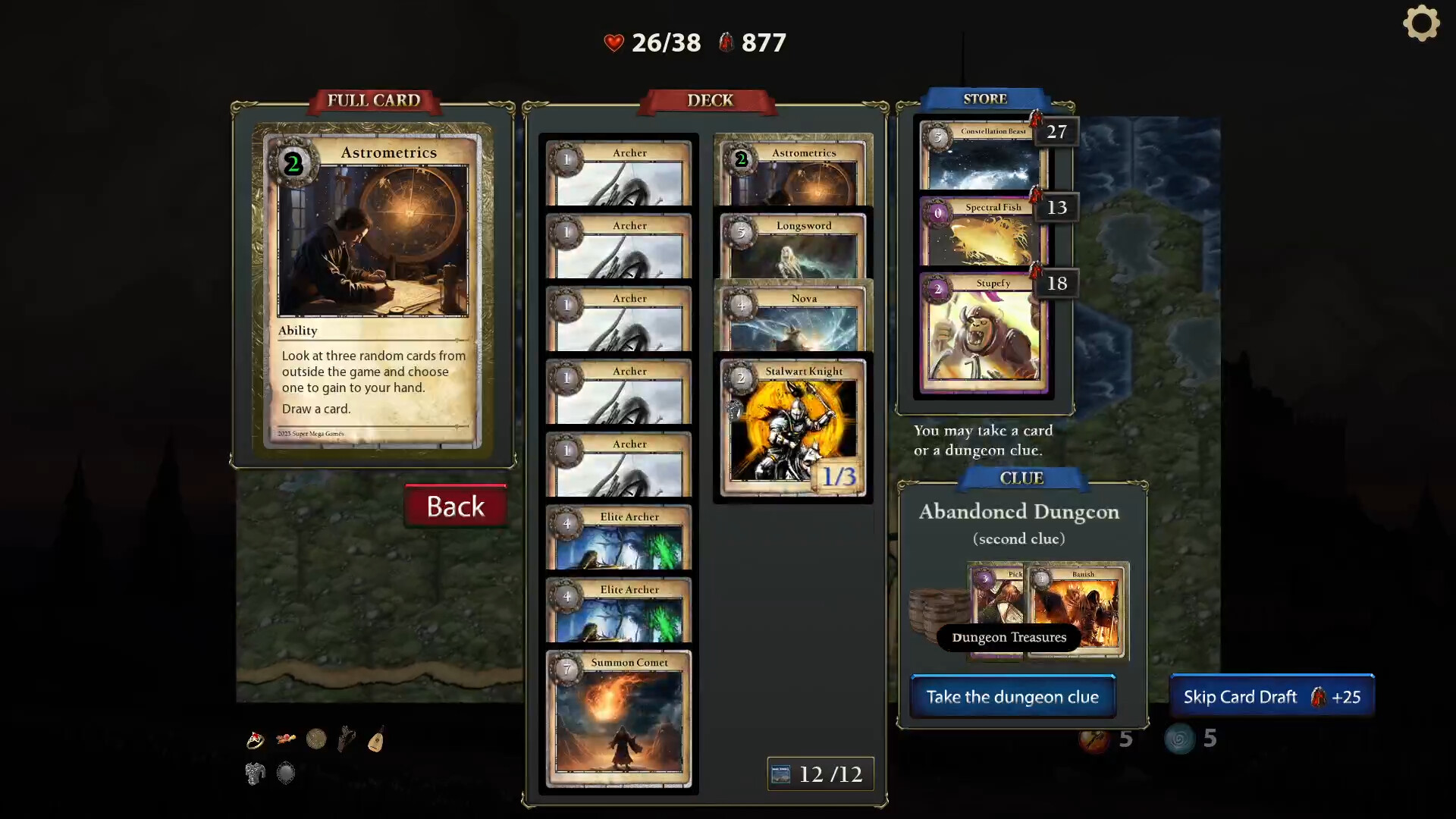Click the food drumstick item icon
This screenshot has width=1456, height=819.
(x=286, y=739)
